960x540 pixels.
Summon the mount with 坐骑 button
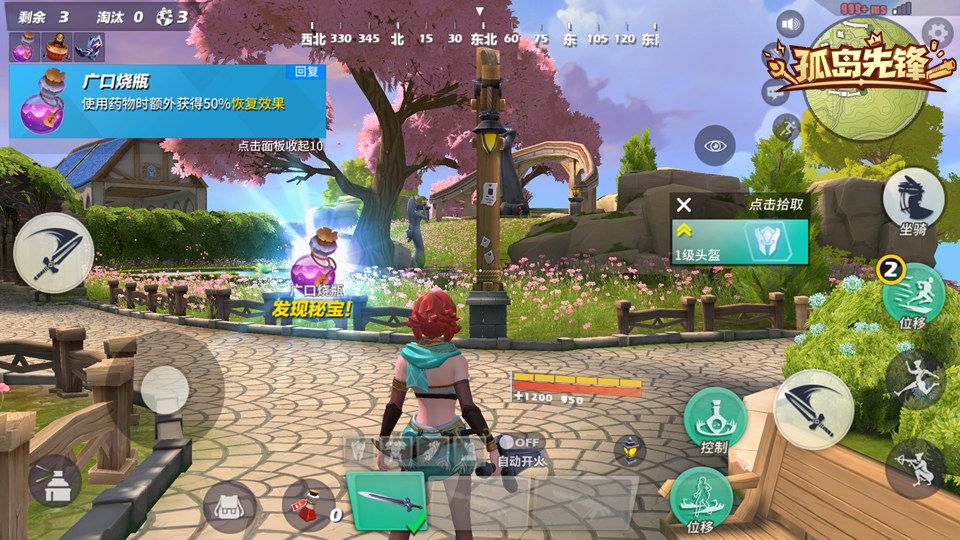913,199
